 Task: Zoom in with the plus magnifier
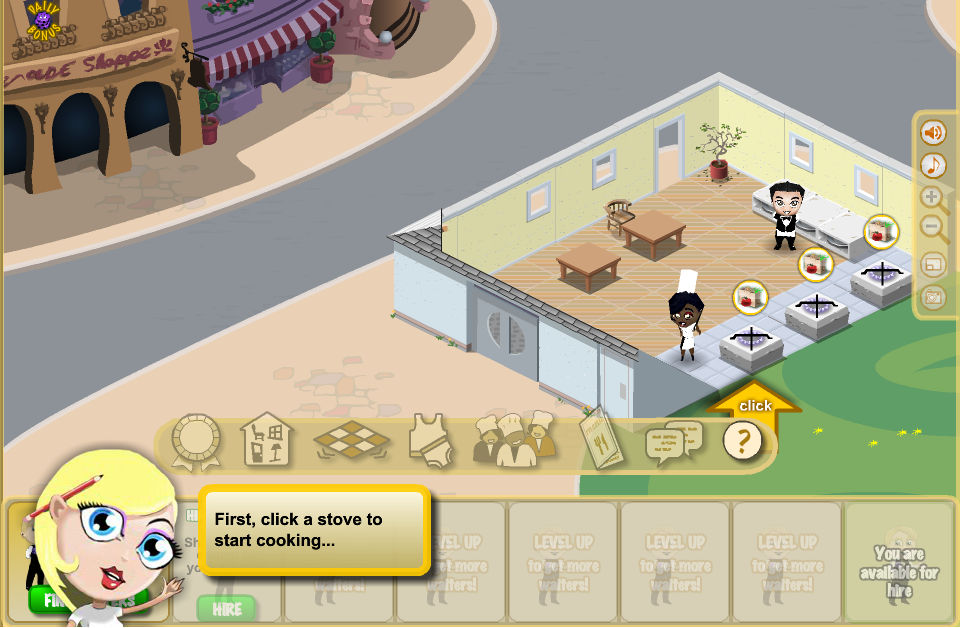(x=933, y=198)
